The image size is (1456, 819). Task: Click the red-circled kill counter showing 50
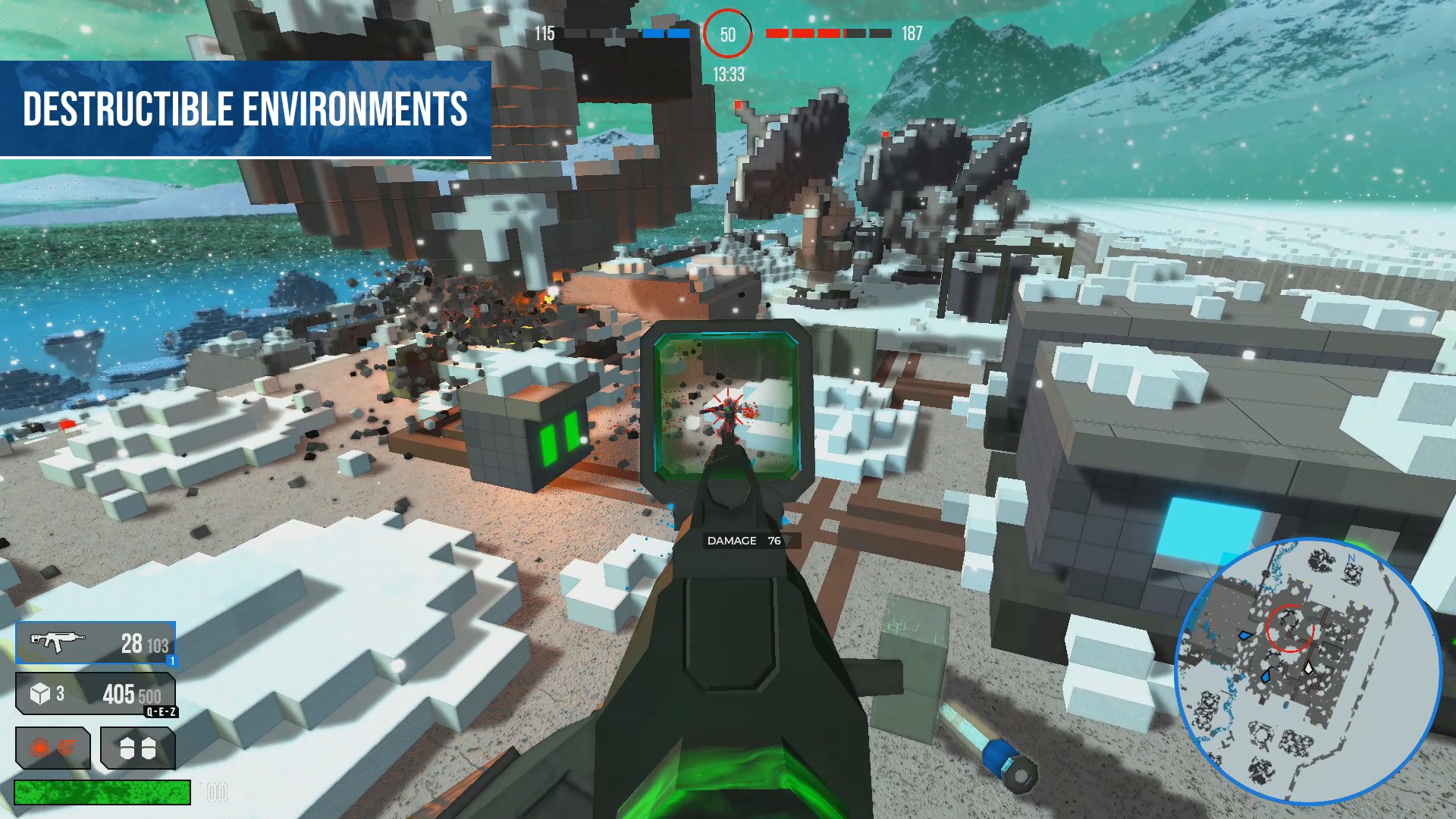(x=728, y=33)
